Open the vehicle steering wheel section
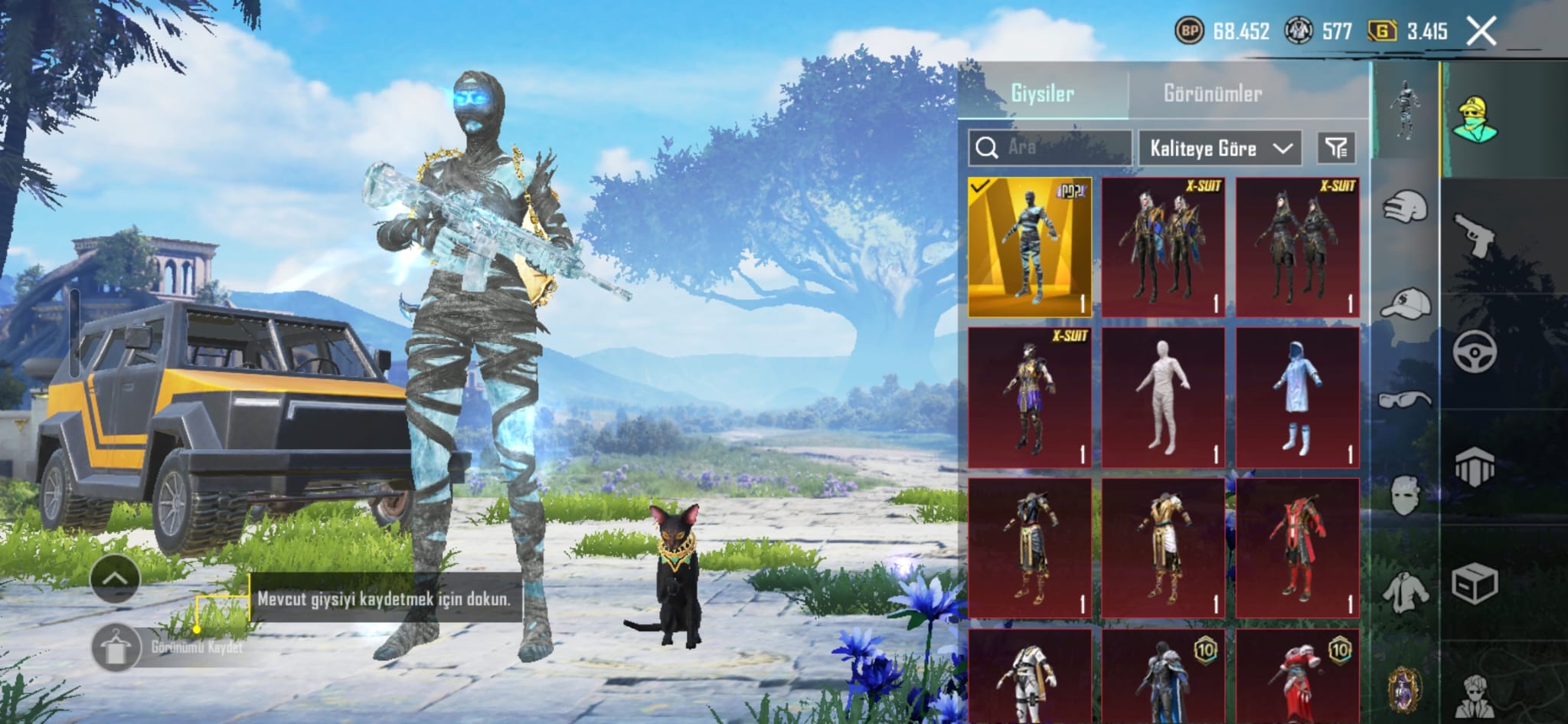1568x724 pixels. click(1475, 352)
